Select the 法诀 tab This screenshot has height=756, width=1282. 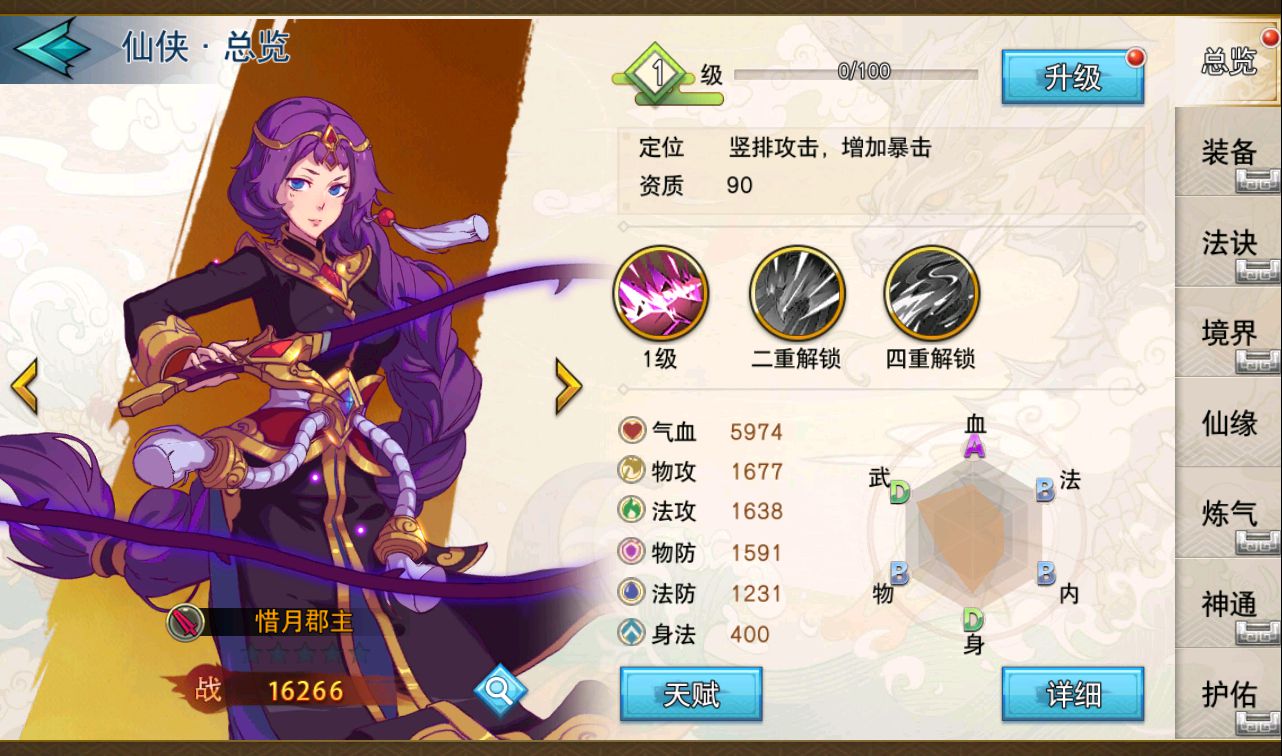pyautogui.click(x=1228, y=242)
